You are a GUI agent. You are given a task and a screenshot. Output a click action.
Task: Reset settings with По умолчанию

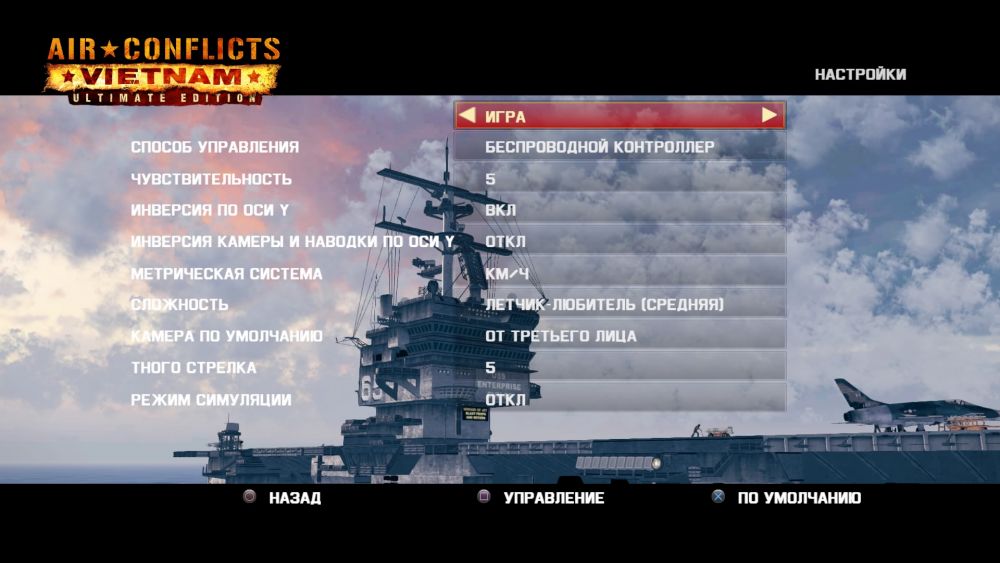click(x=787, y=498)
